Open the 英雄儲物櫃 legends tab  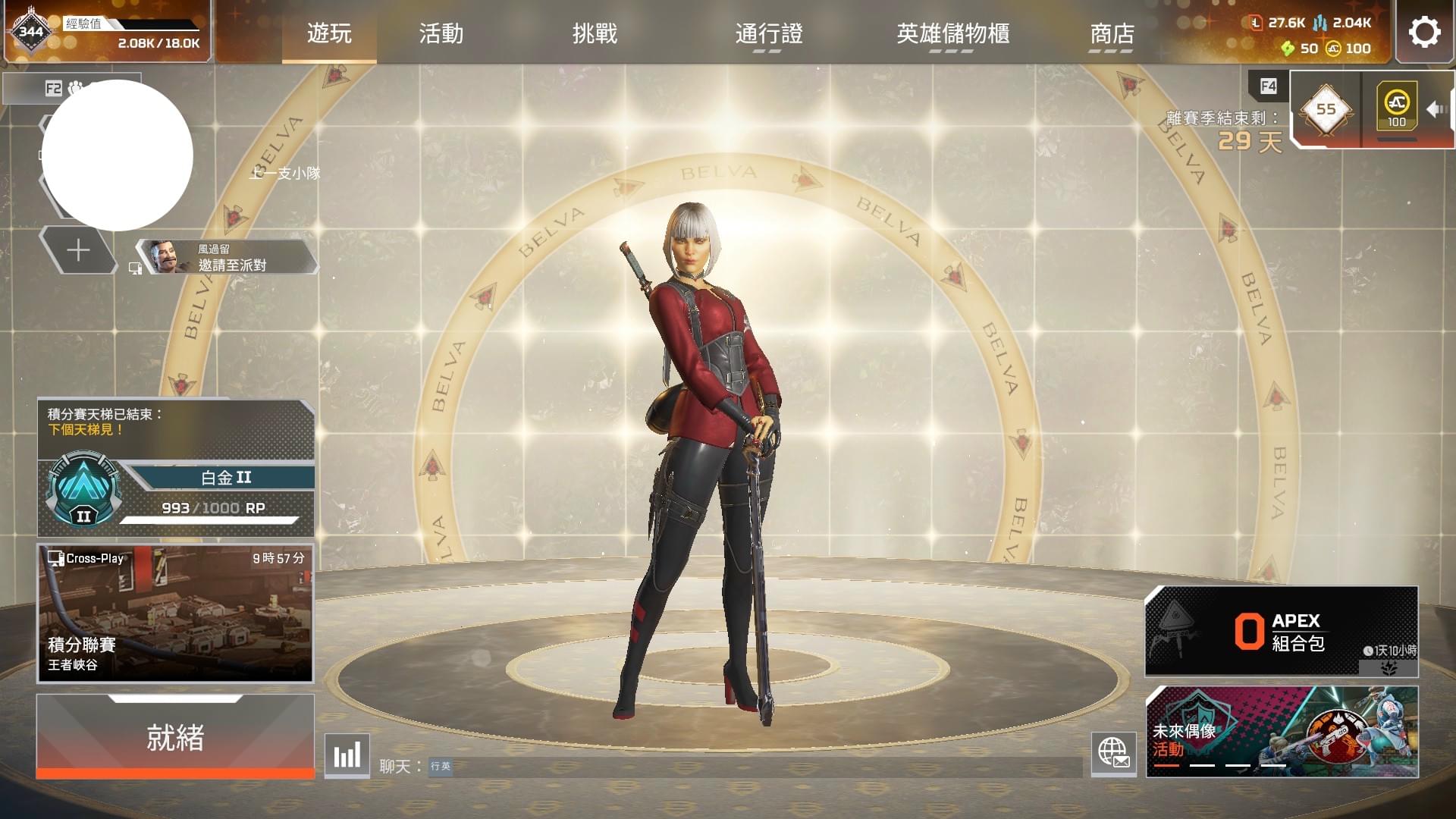pyautogui.click(x=953, y=34)
